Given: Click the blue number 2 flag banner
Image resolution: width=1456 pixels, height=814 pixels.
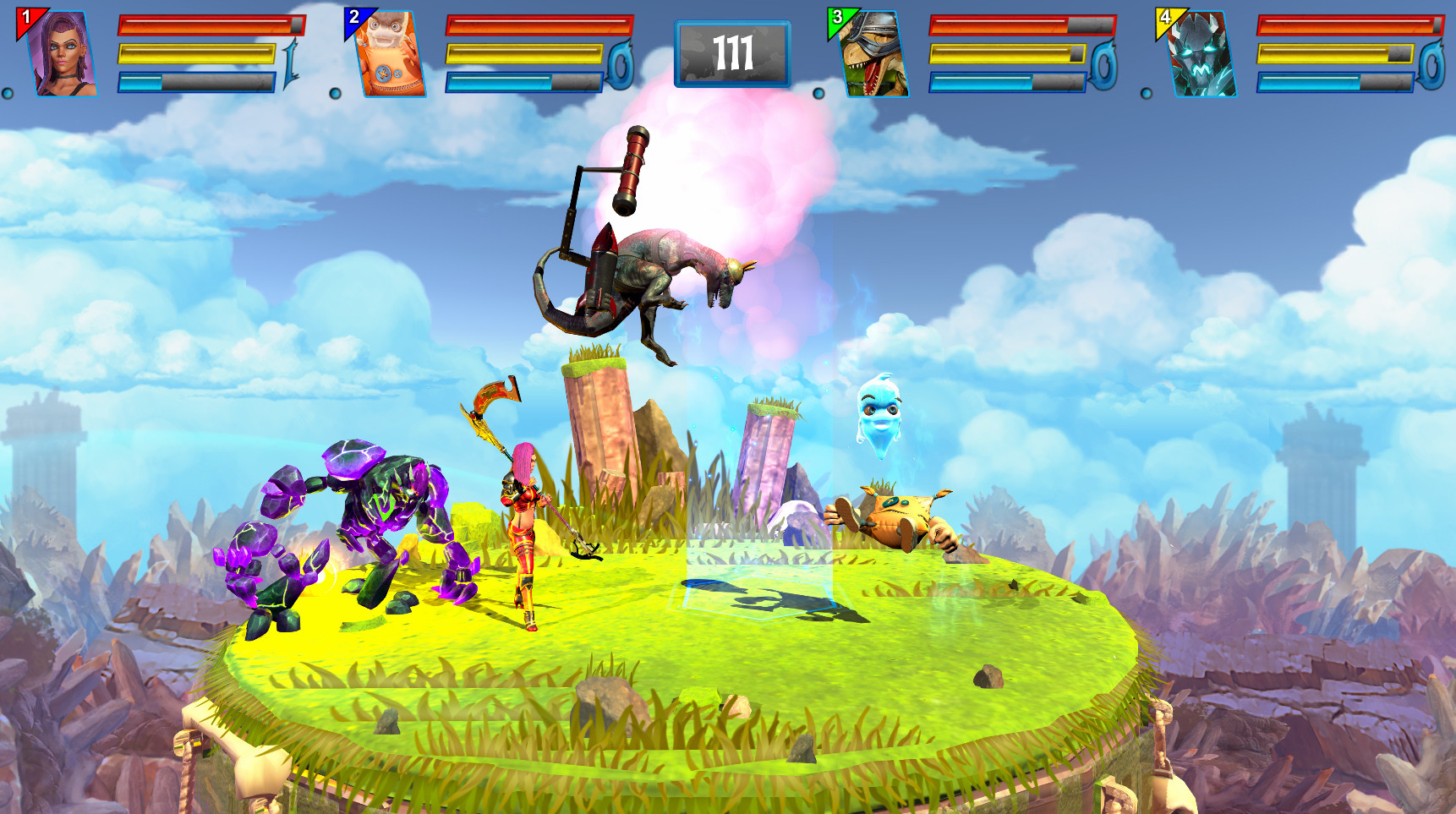Looking at the screenshot, I should pos(353,15).
